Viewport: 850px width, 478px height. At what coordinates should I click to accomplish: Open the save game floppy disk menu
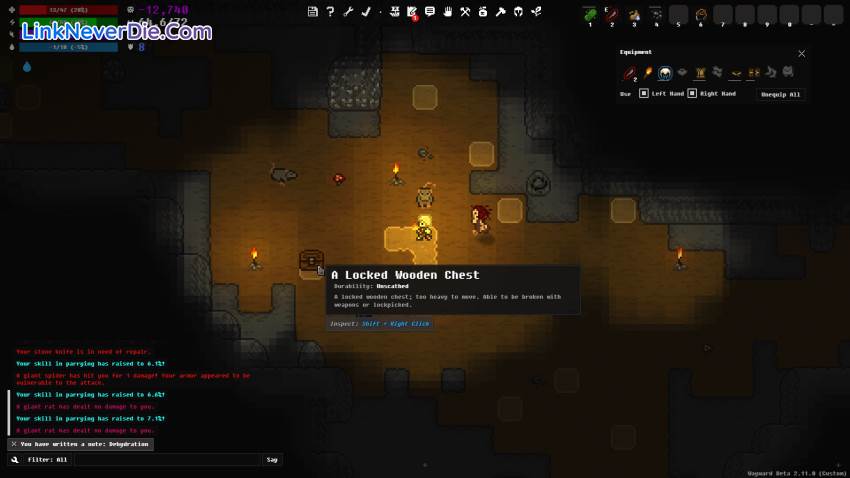click(313, 12)
